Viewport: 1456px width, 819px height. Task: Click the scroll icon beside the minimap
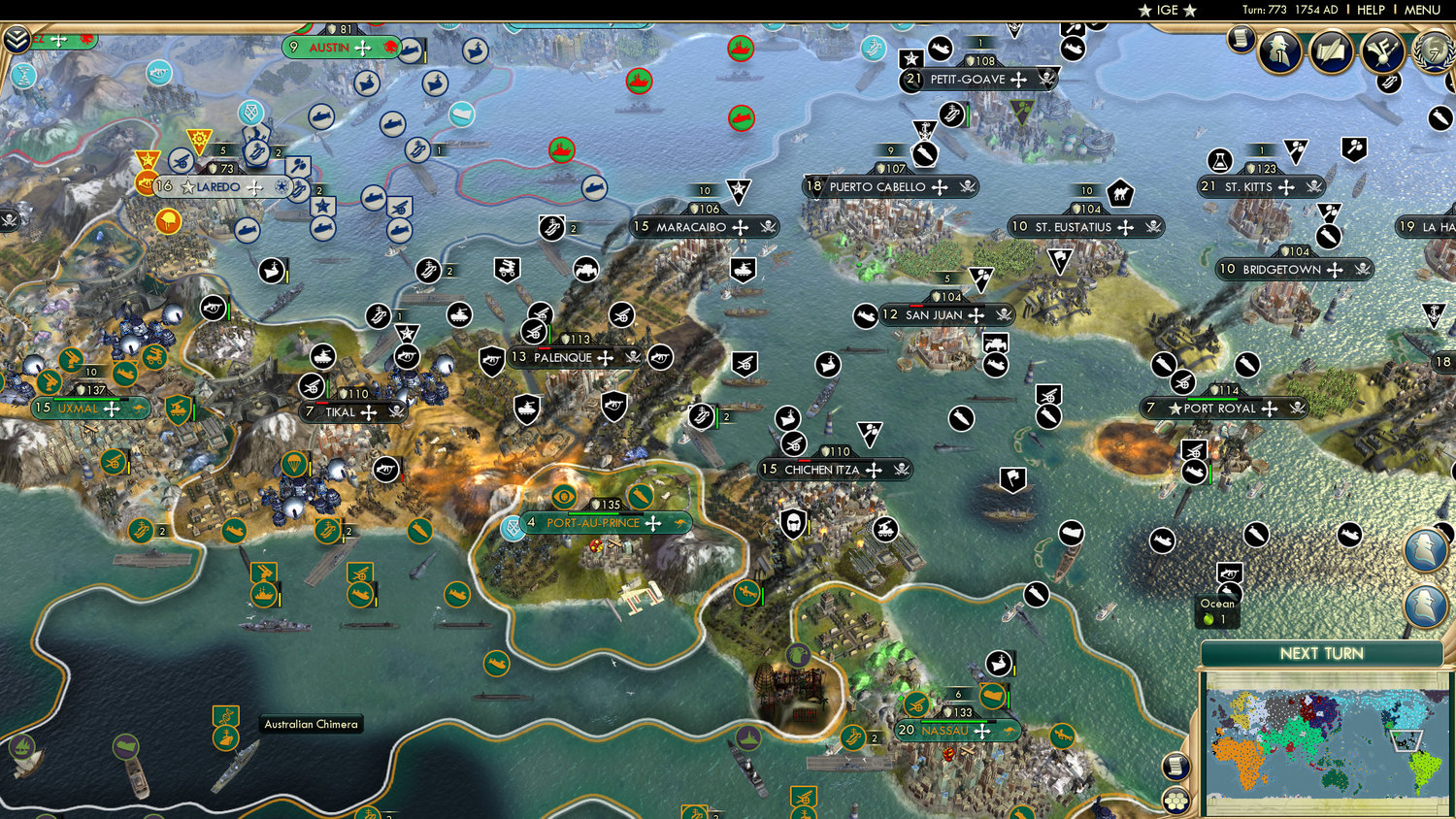coord(1176,765)
